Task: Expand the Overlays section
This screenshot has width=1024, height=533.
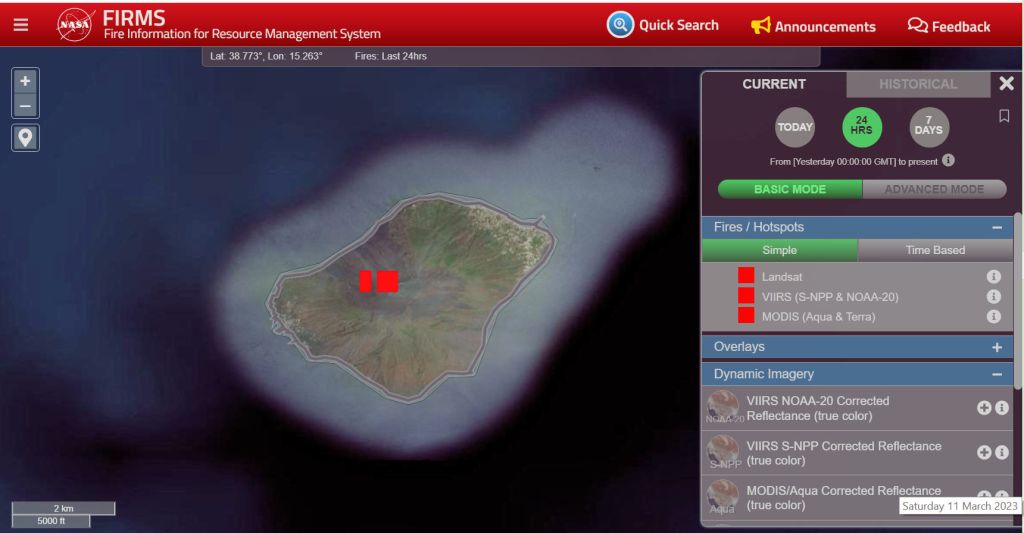Action: coord(996,347)
